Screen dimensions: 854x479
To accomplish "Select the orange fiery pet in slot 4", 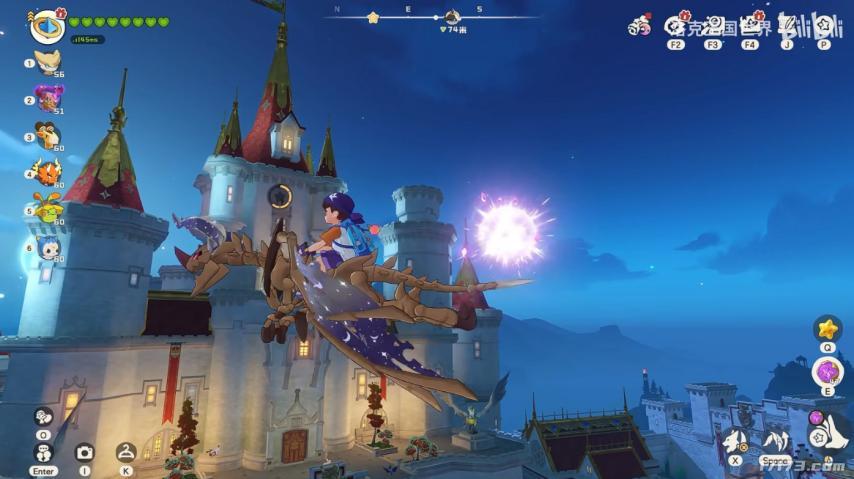I will (x=47, y=171).
